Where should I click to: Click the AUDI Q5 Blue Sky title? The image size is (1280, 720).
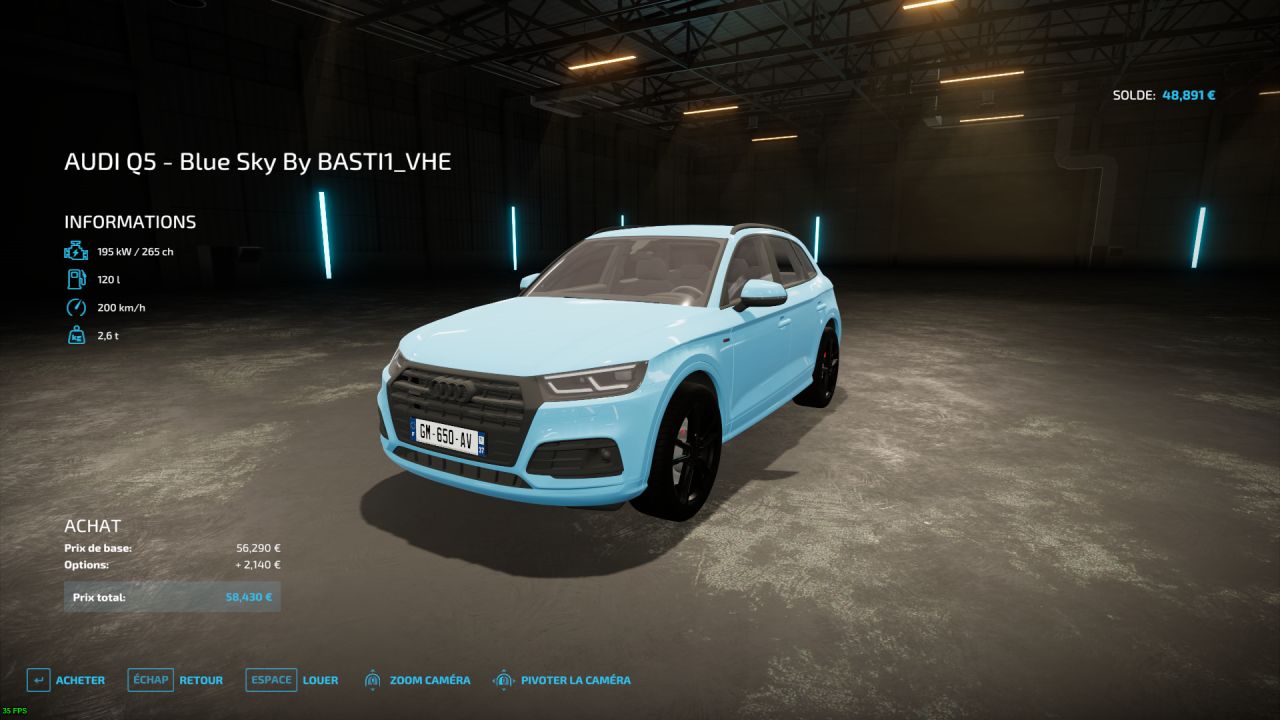[258, 161]
